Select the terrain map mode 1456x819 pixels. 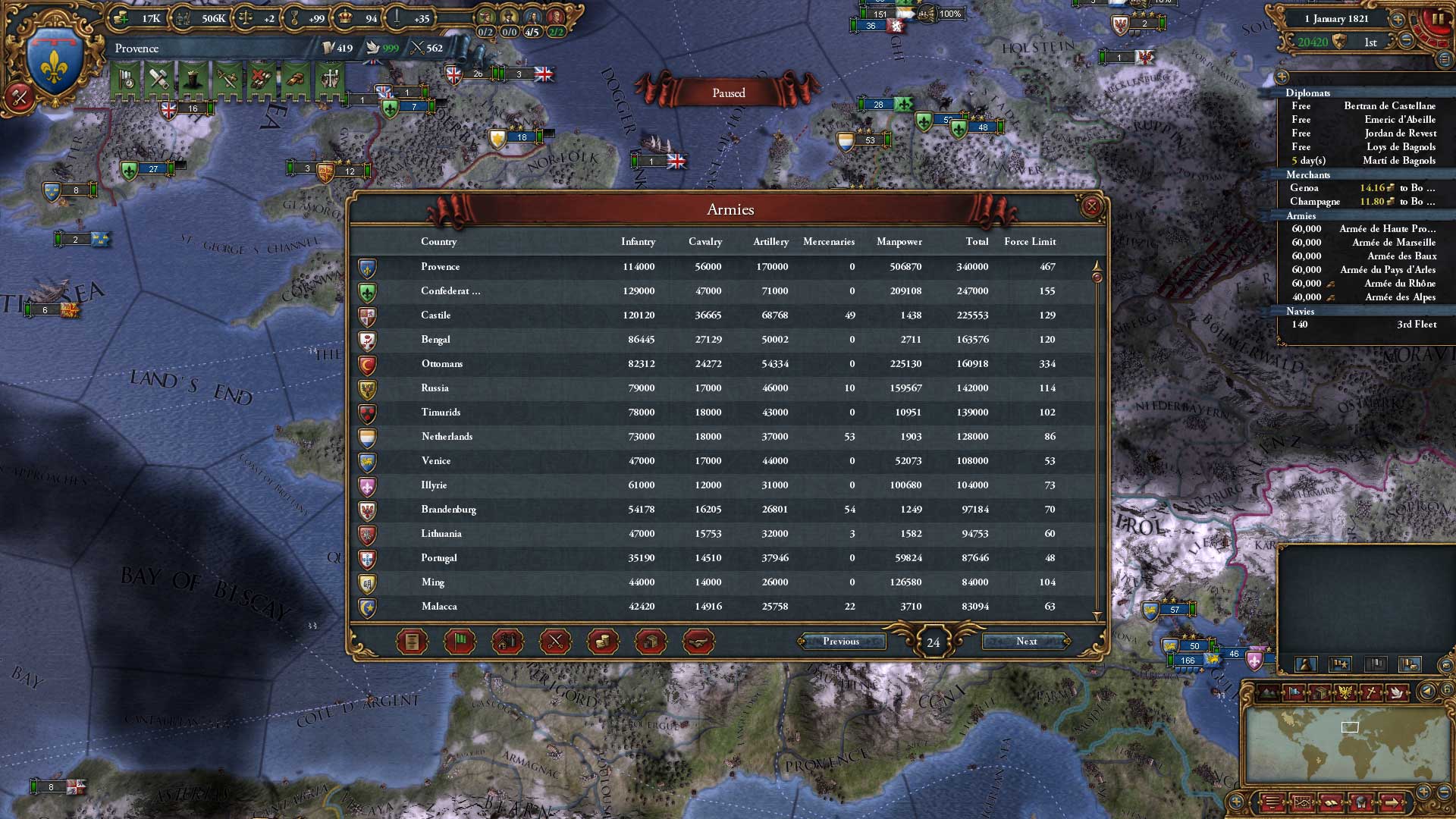pyautogui.click(x=1267, y=692)
